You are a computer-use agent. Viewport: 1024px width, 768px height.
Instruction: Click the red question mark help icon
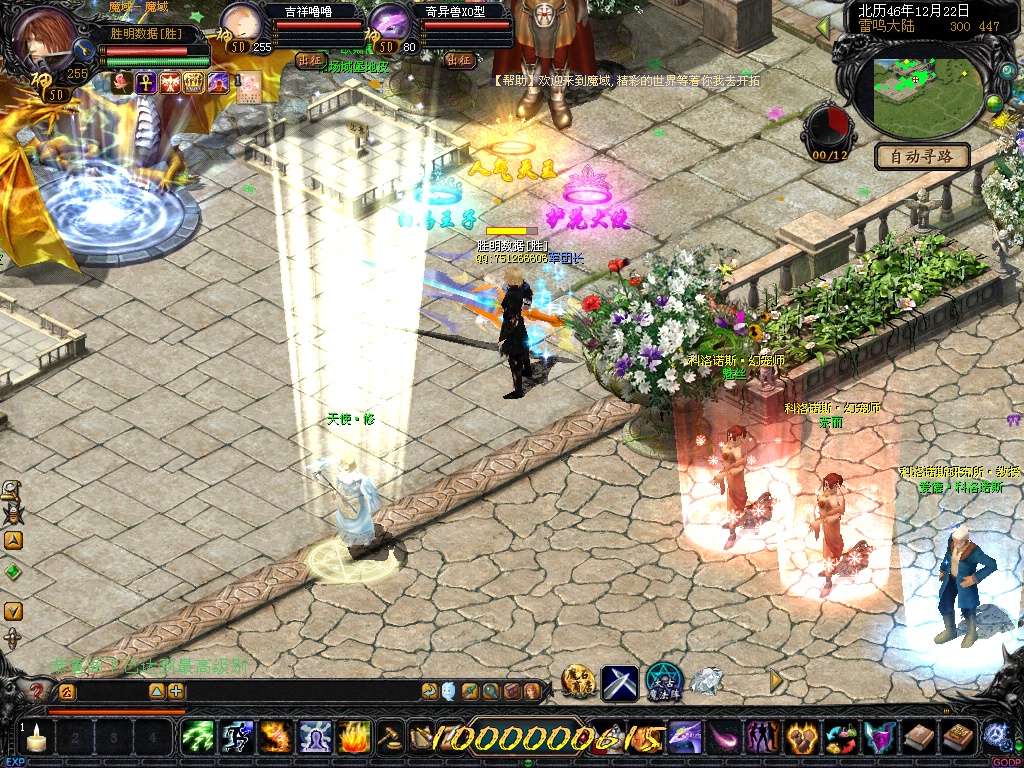click(37, 690)
